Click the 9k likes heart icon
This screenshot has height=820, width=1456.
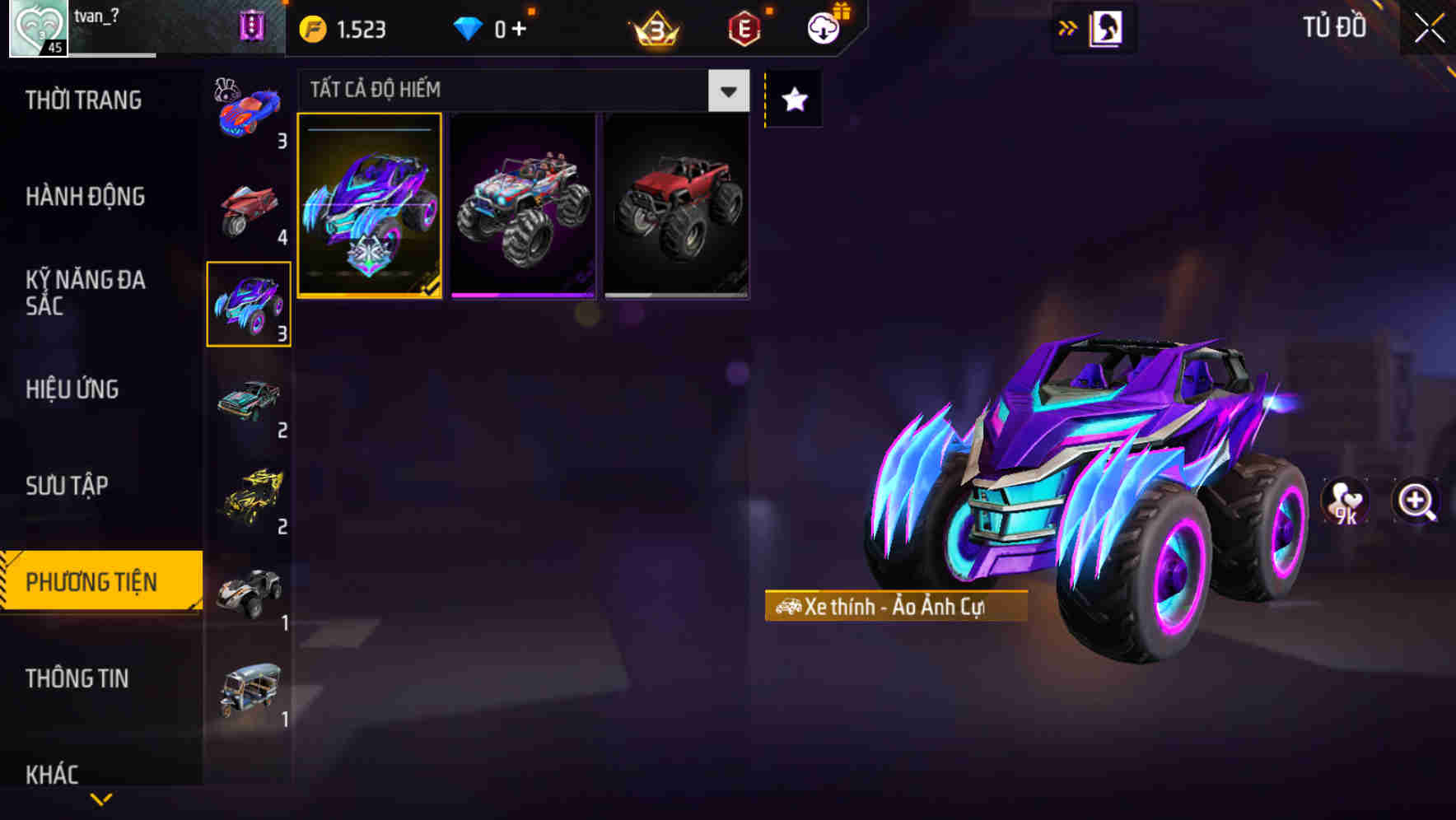point(1346,502)
